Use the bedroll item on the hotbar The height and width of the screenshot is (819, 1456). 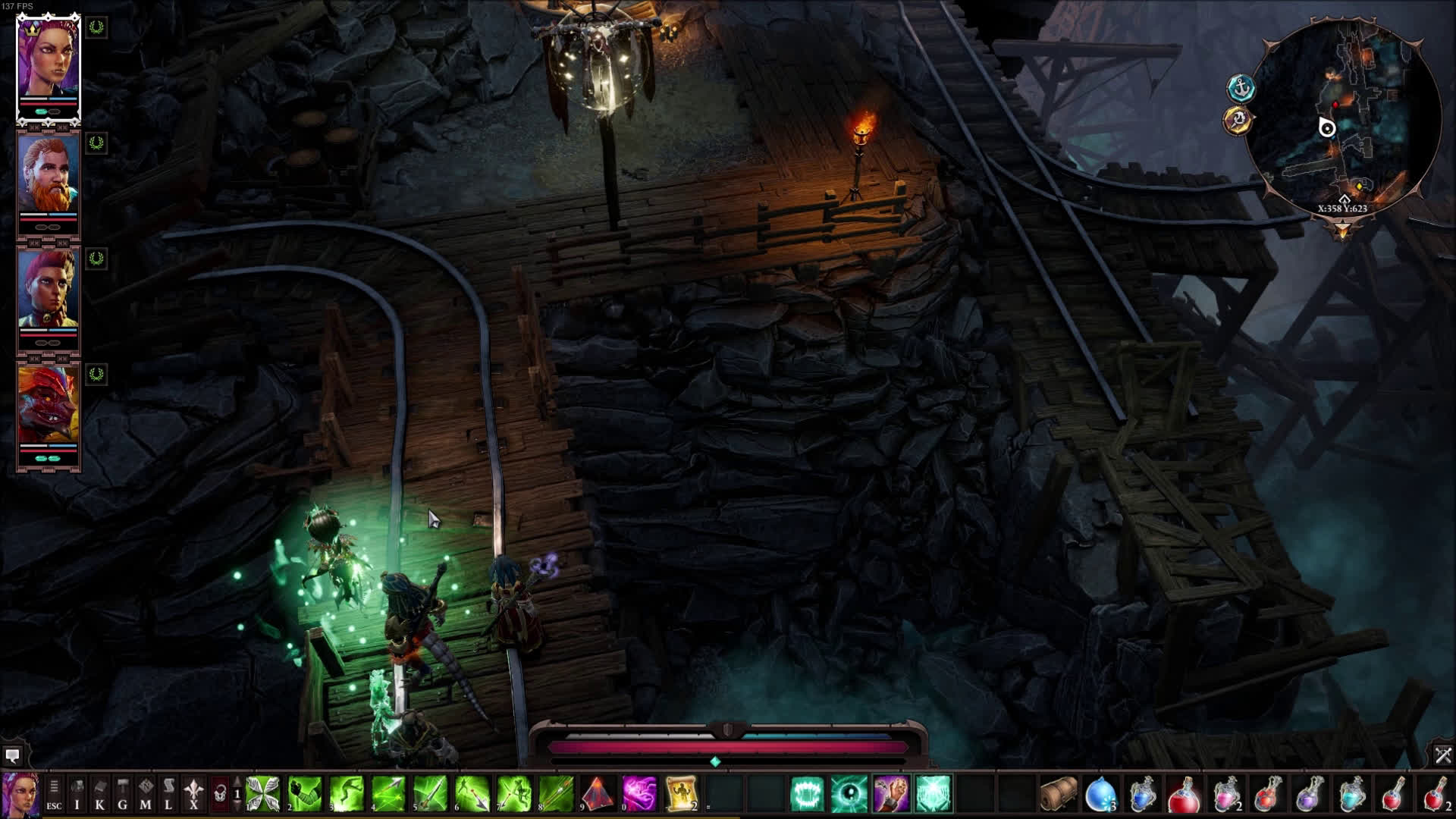(1058, 794)
